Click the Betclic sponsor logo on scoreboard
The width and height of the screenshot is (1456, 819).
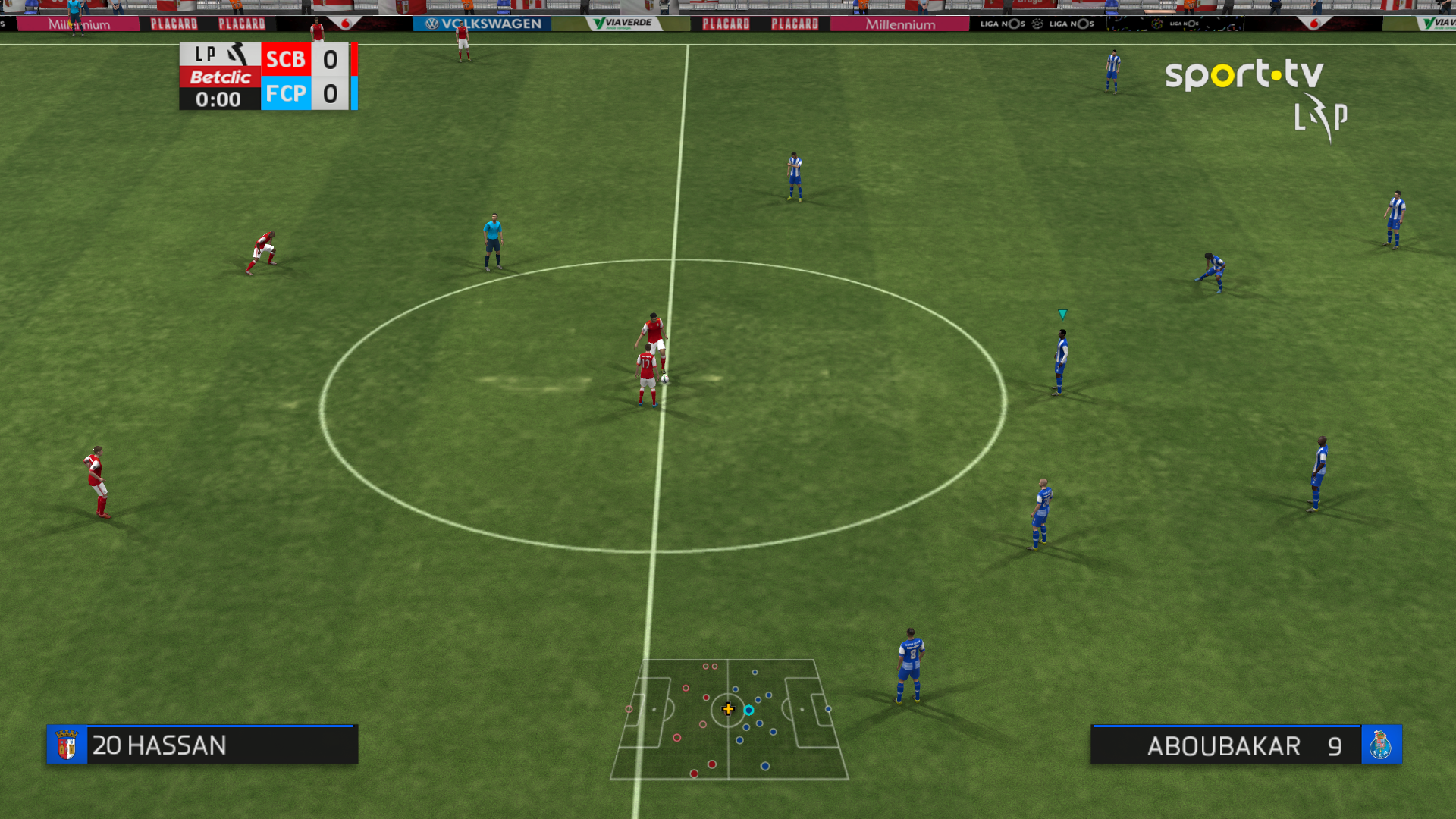click(x=219, y=77)
